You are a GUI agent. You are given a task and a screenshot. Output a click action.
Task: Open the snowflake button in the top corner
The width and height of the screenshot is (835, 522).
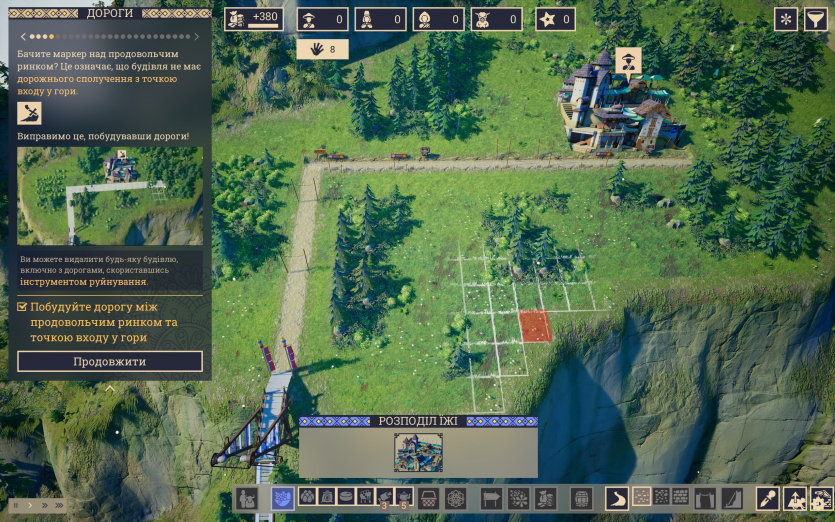(x=786, y=19)
